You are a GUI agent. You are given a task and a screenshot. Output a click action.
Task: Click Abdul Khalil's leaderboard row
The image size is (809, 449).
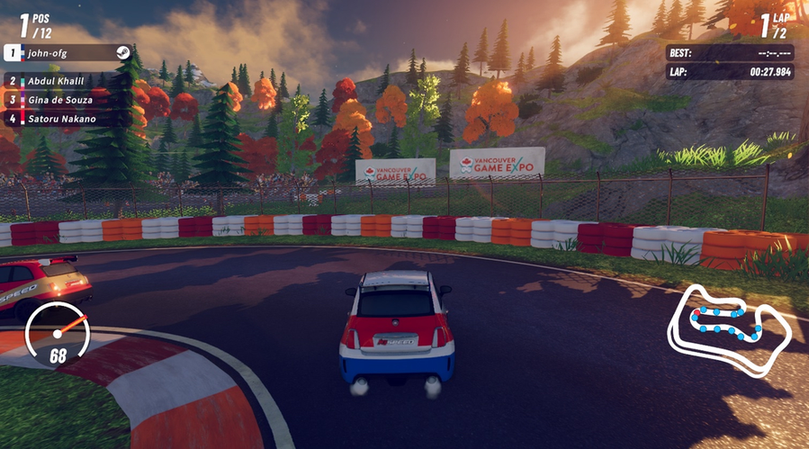66,81
